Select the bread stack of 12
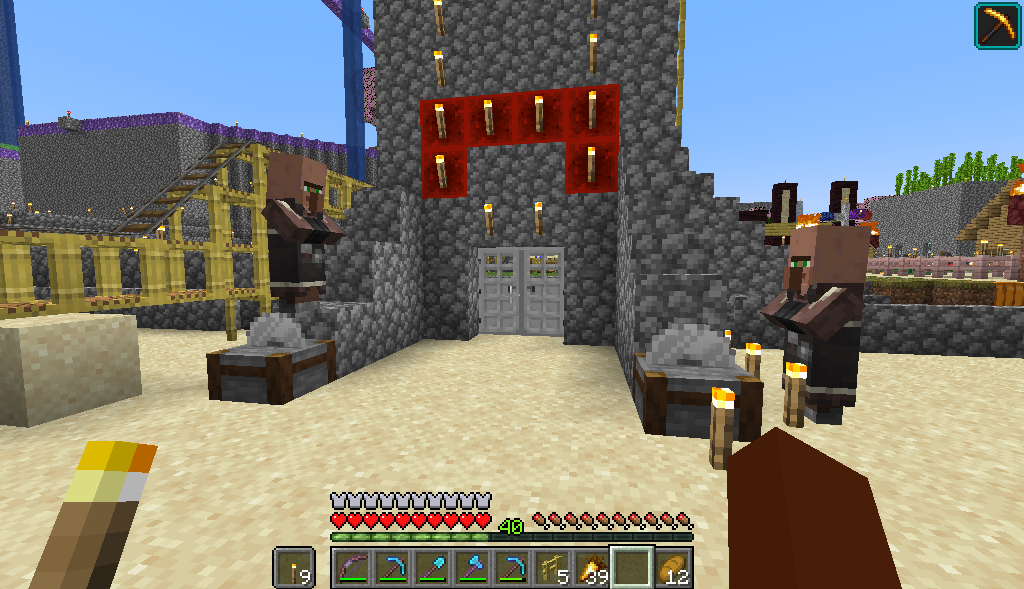Viewport: 1024px width, 589px height. (x=673, y=568)
